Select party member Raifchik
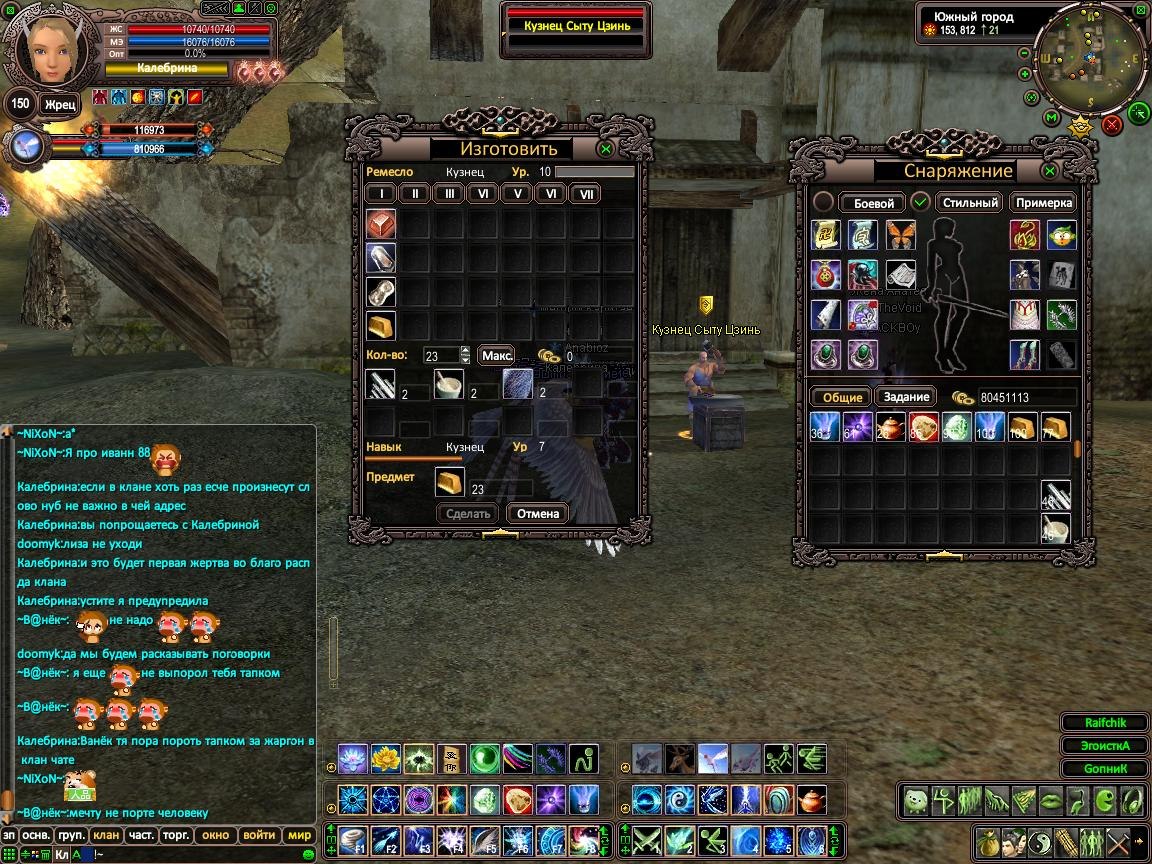Screen dimensions: 1152x864 tap(1104, 723)
